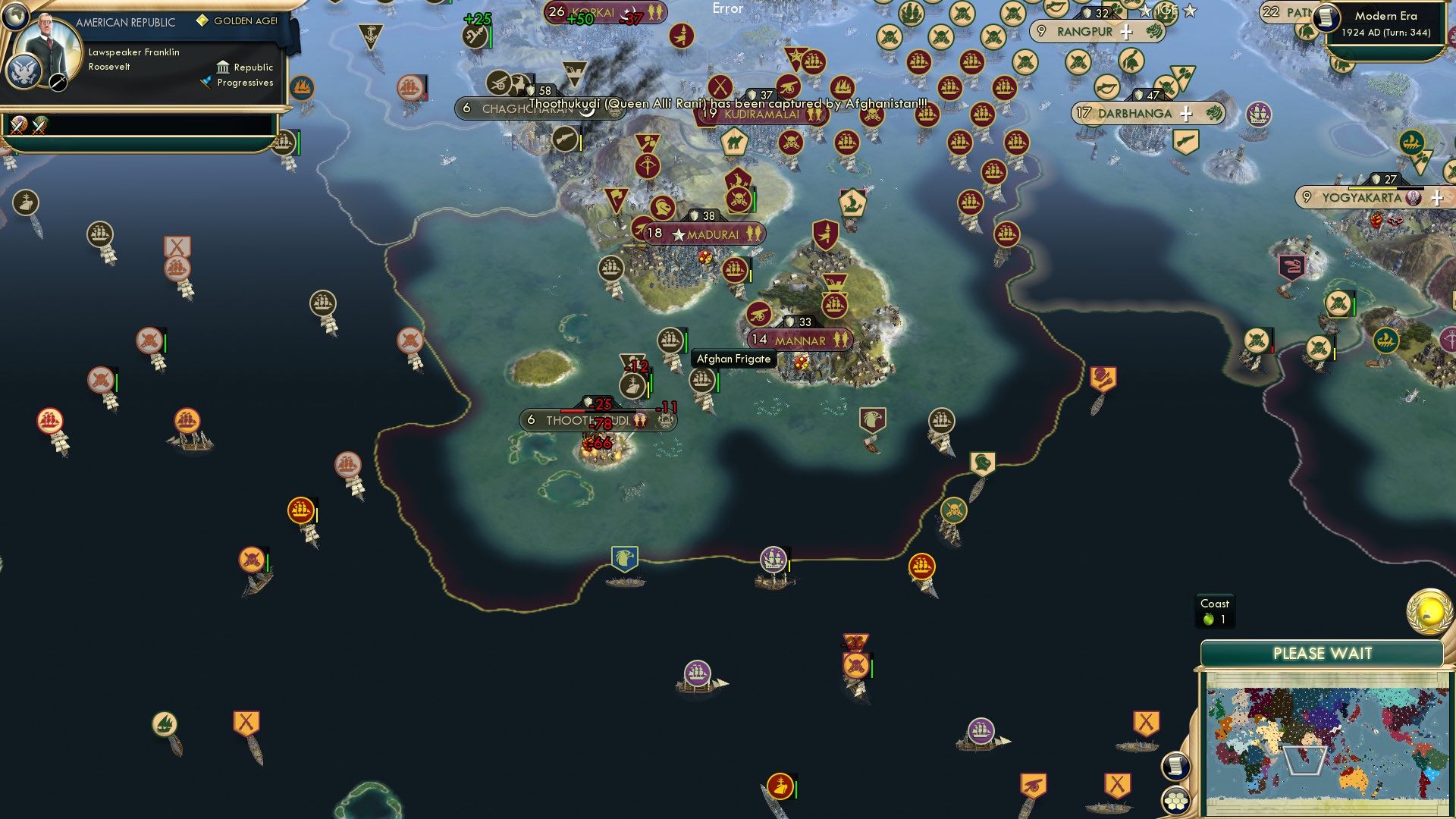
Task: Expand the Rangpur city banner with its plus
Action: point(1127,32)
